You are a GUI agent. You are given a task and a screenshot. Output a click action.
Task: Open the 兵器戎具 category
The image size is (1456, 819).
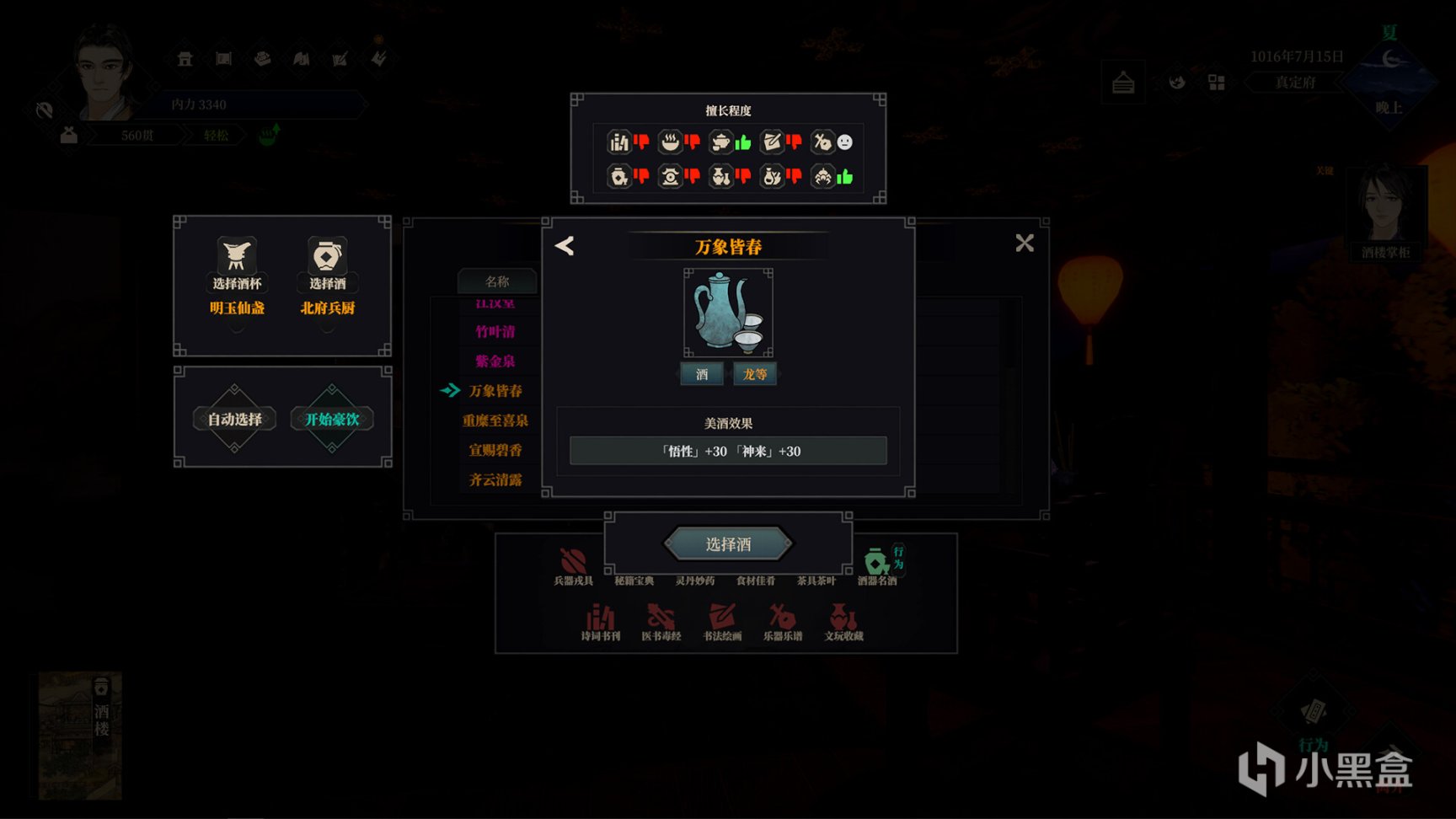click(573, 566)
